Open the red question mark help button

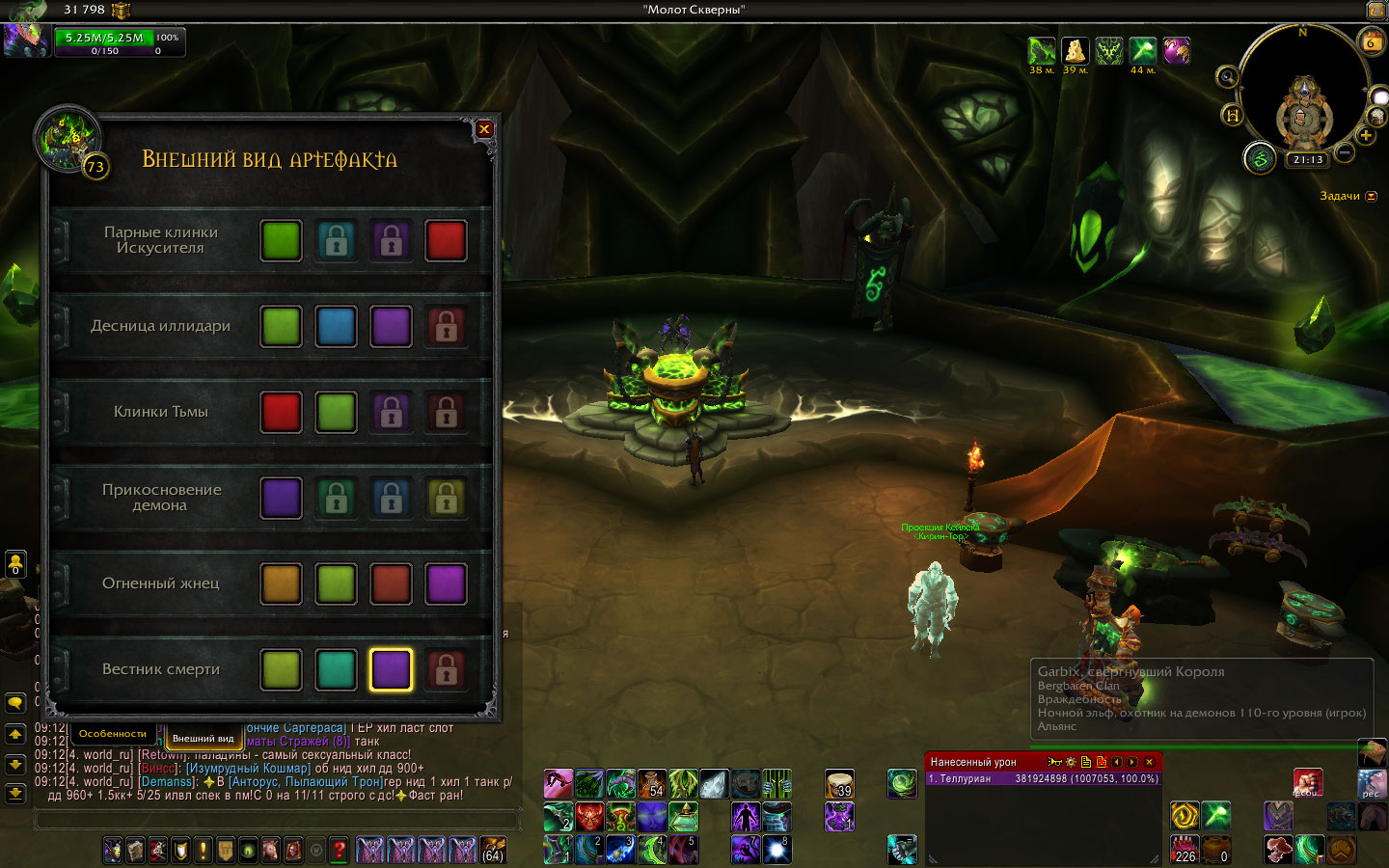[339, 850]
